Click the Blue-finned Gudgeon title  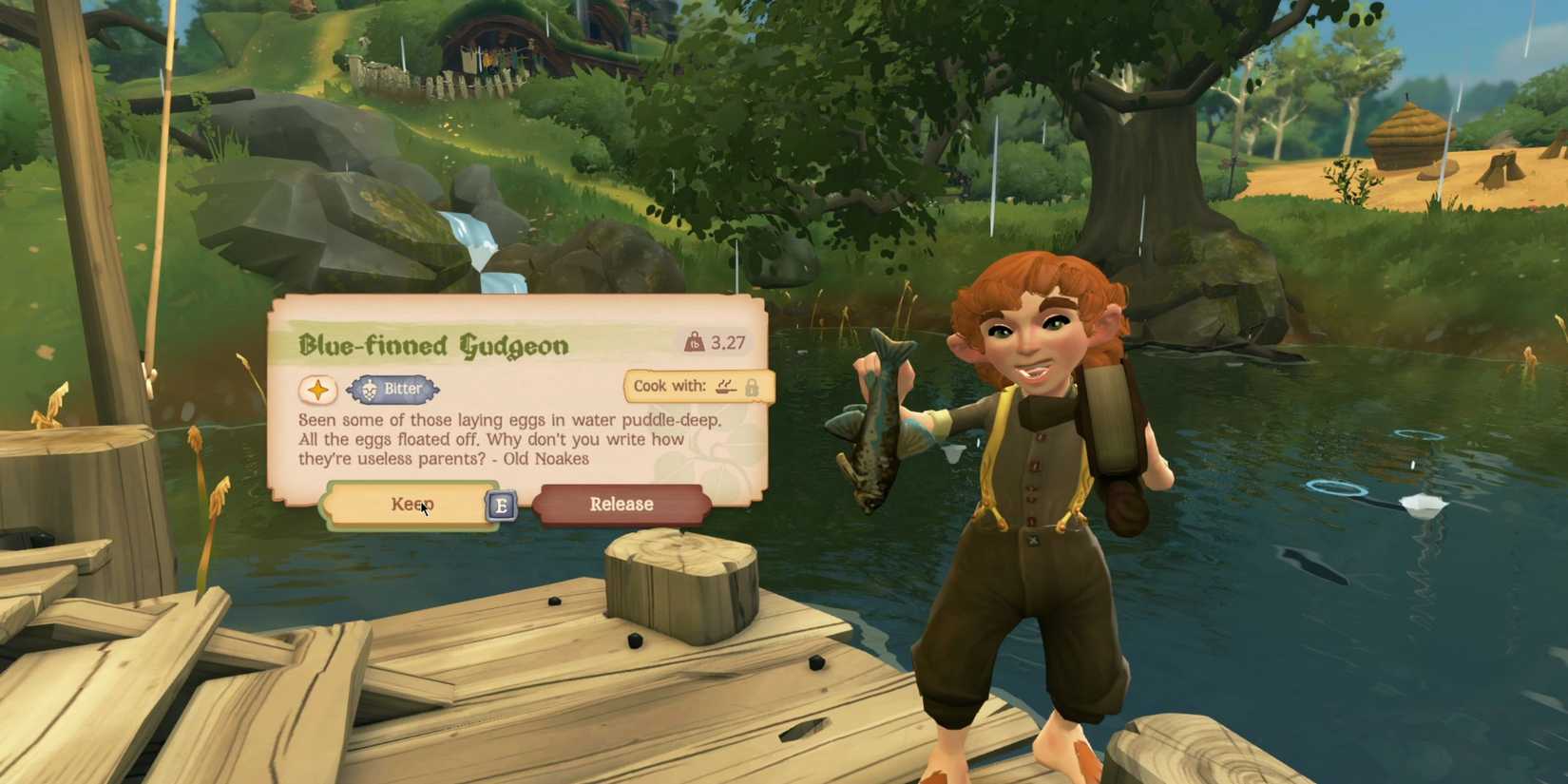point(434,345)
